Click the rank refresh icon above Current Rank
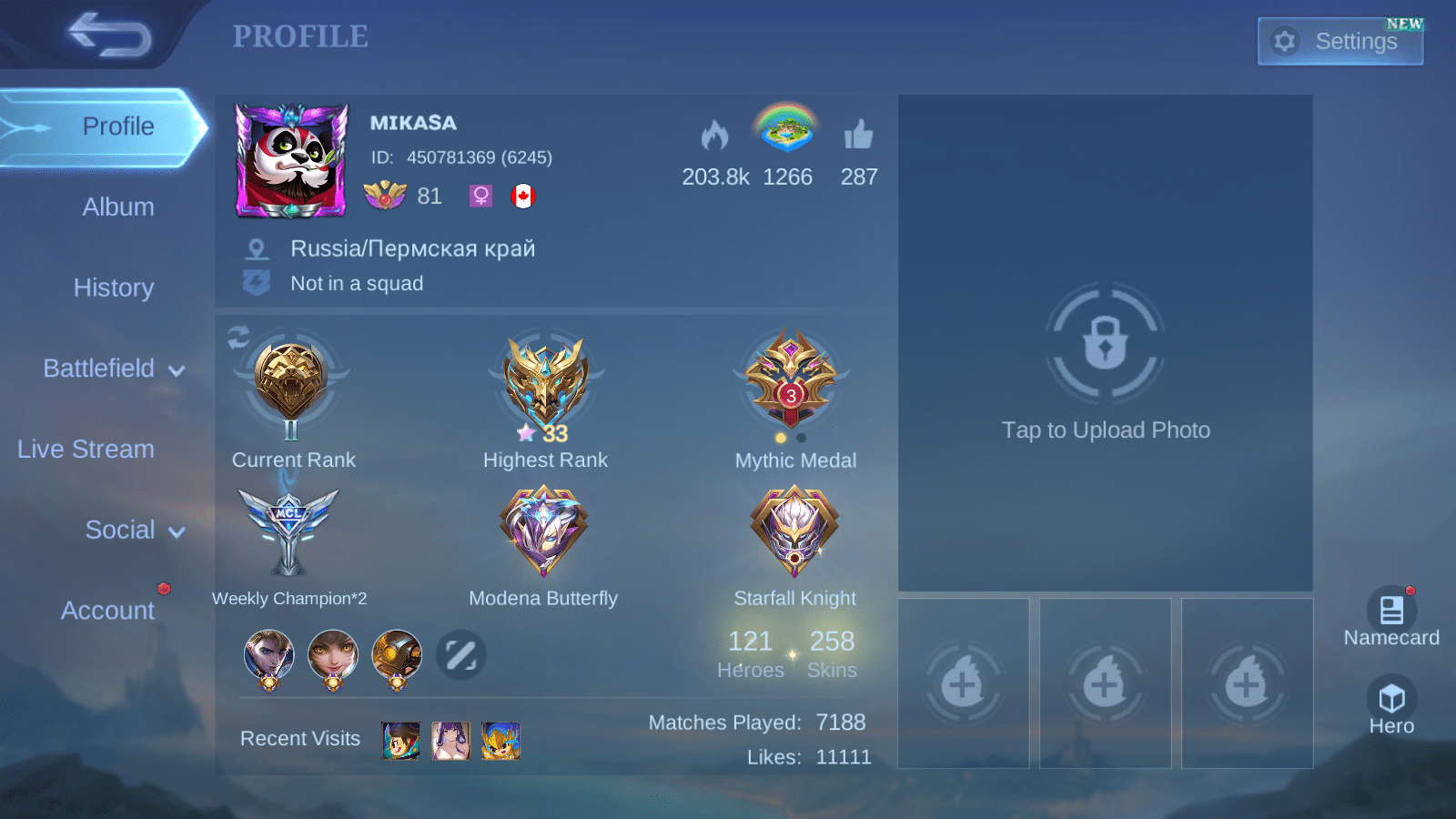The height and width of the screenshot is (819, 1456). tap(238, 338)
